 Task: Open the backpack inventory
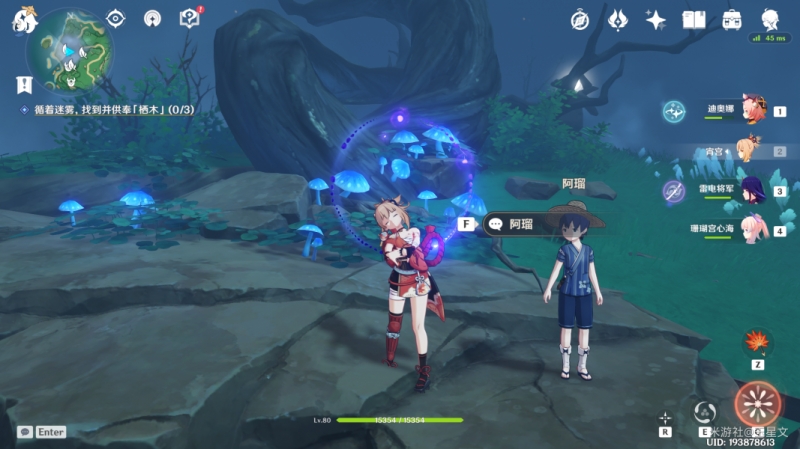click(732, 19)
